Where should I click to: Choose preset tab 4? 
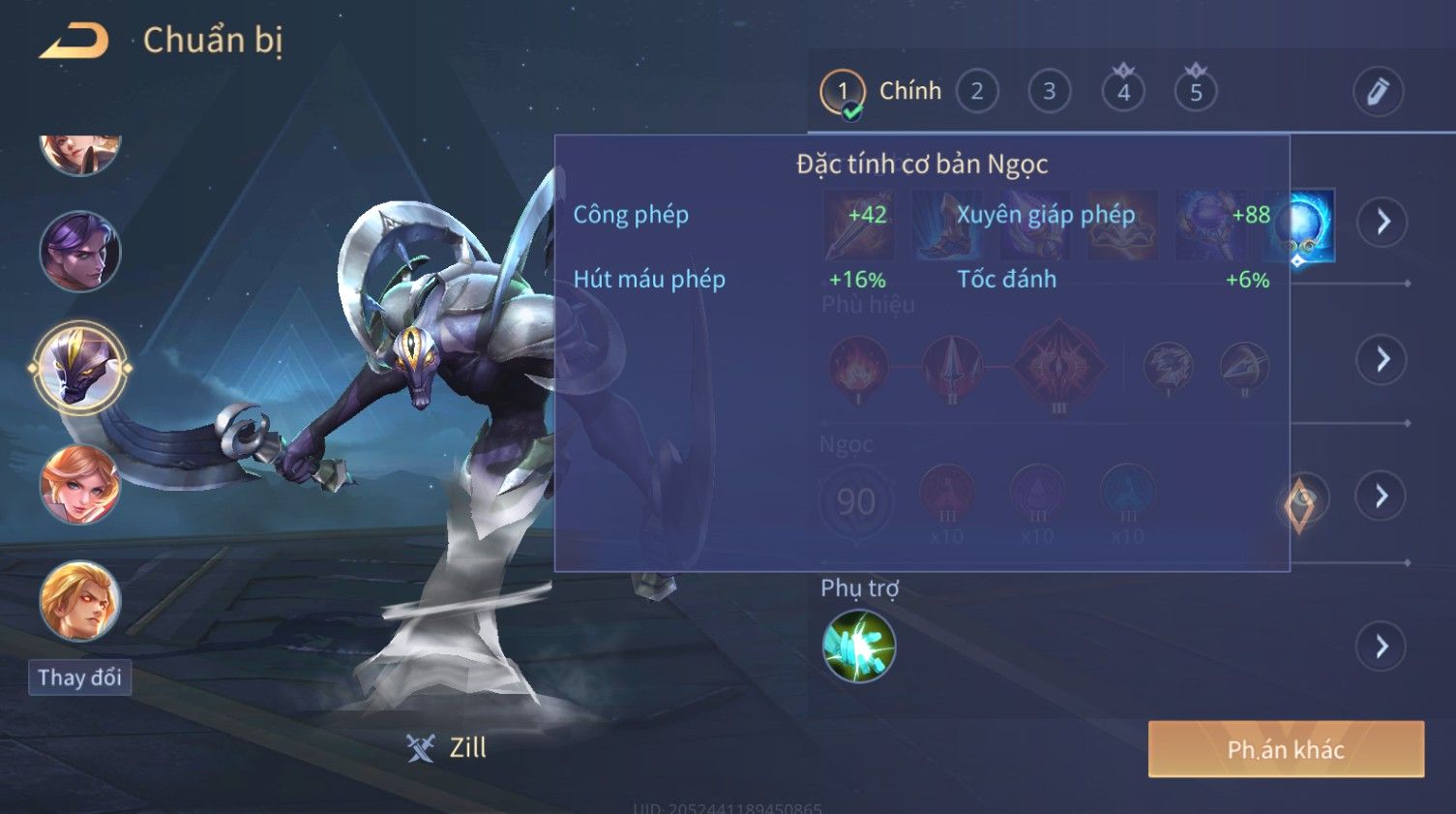(1123, 92)
